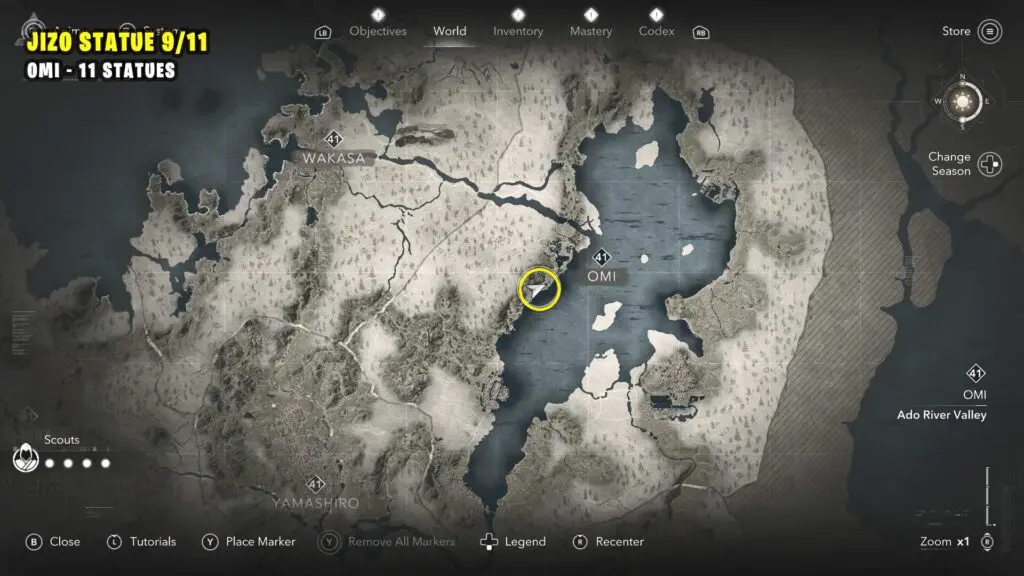Switch to the Objectives tab
Viewport: 1024px width, 576px height.
pos(378,31)
